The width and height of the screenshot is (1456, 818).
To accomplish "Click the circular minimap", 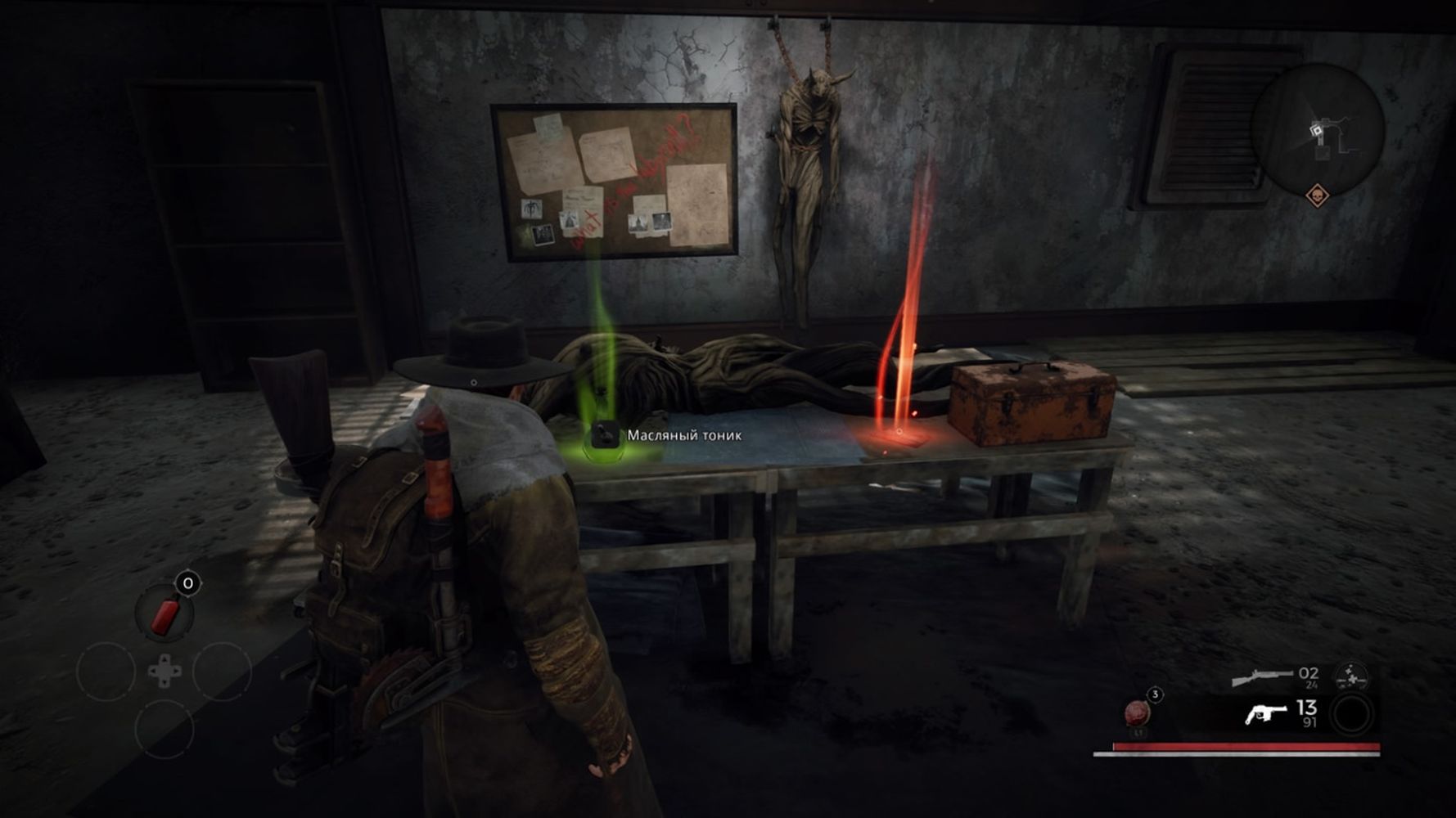I will pos(1318,128).
